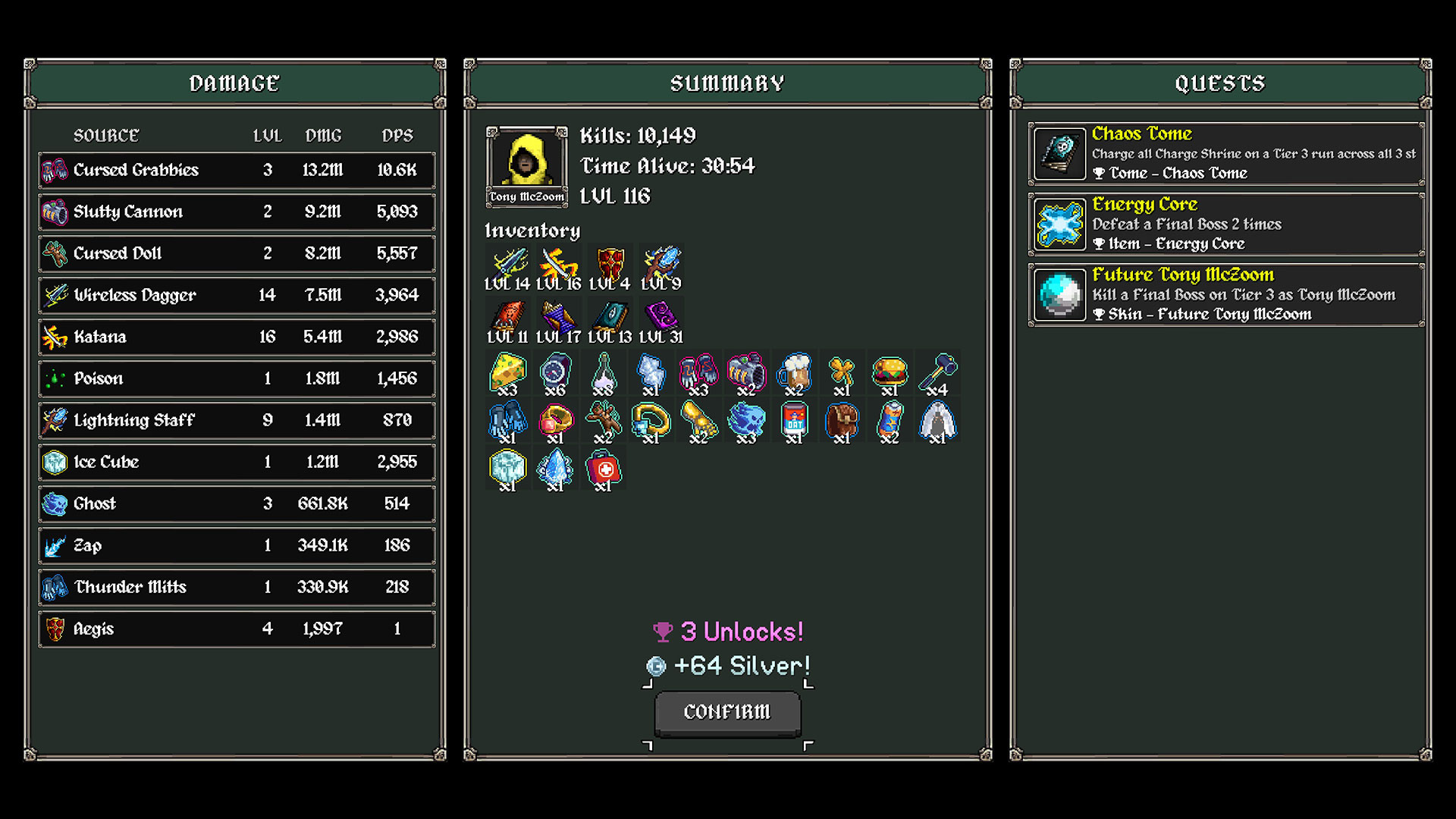
Task: Inspect the beer mug item icon
Action: (794, 373)
